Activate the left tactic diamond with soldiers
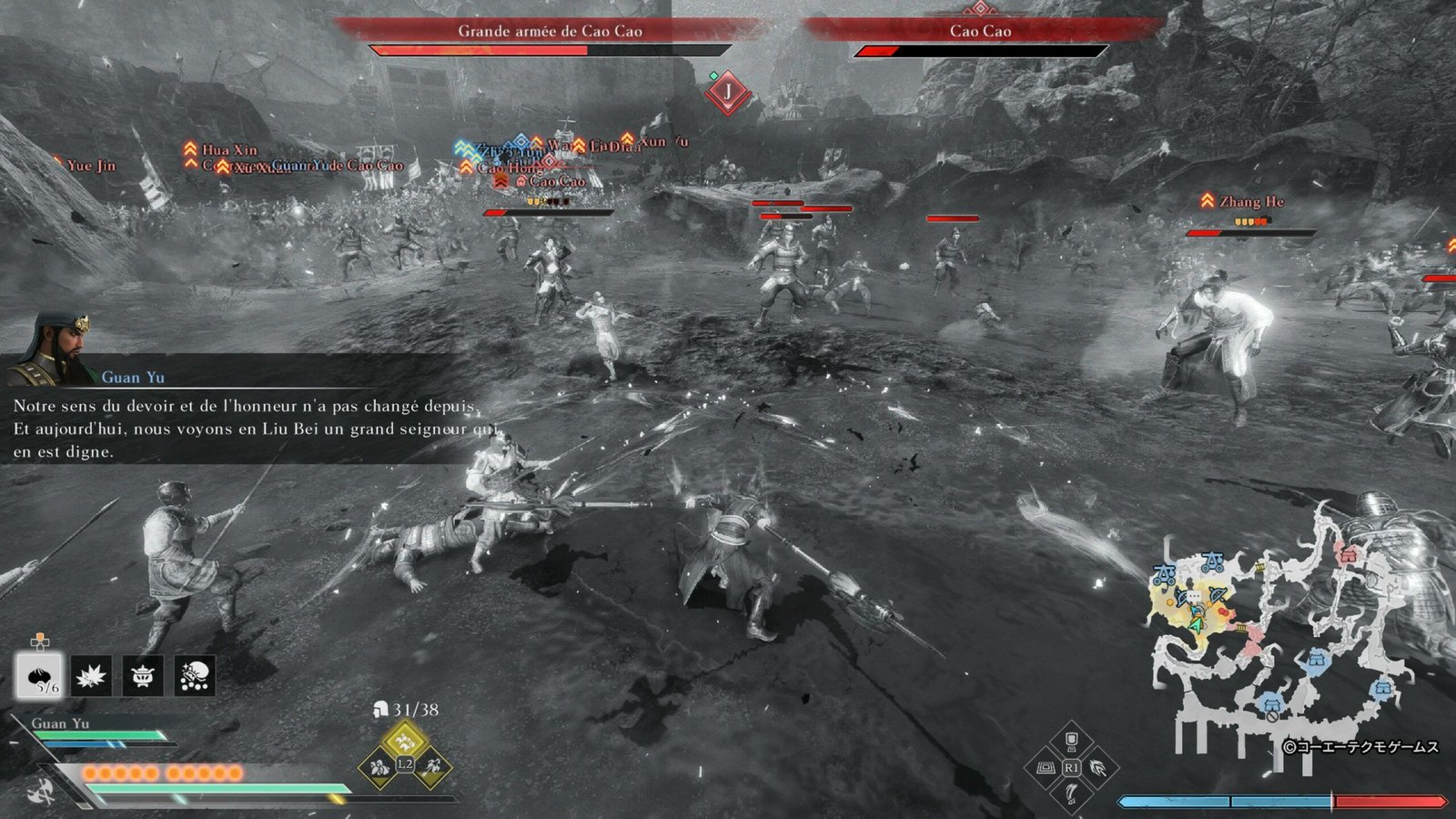Screen dimensions: 1456x819 [x=379, y=767]
